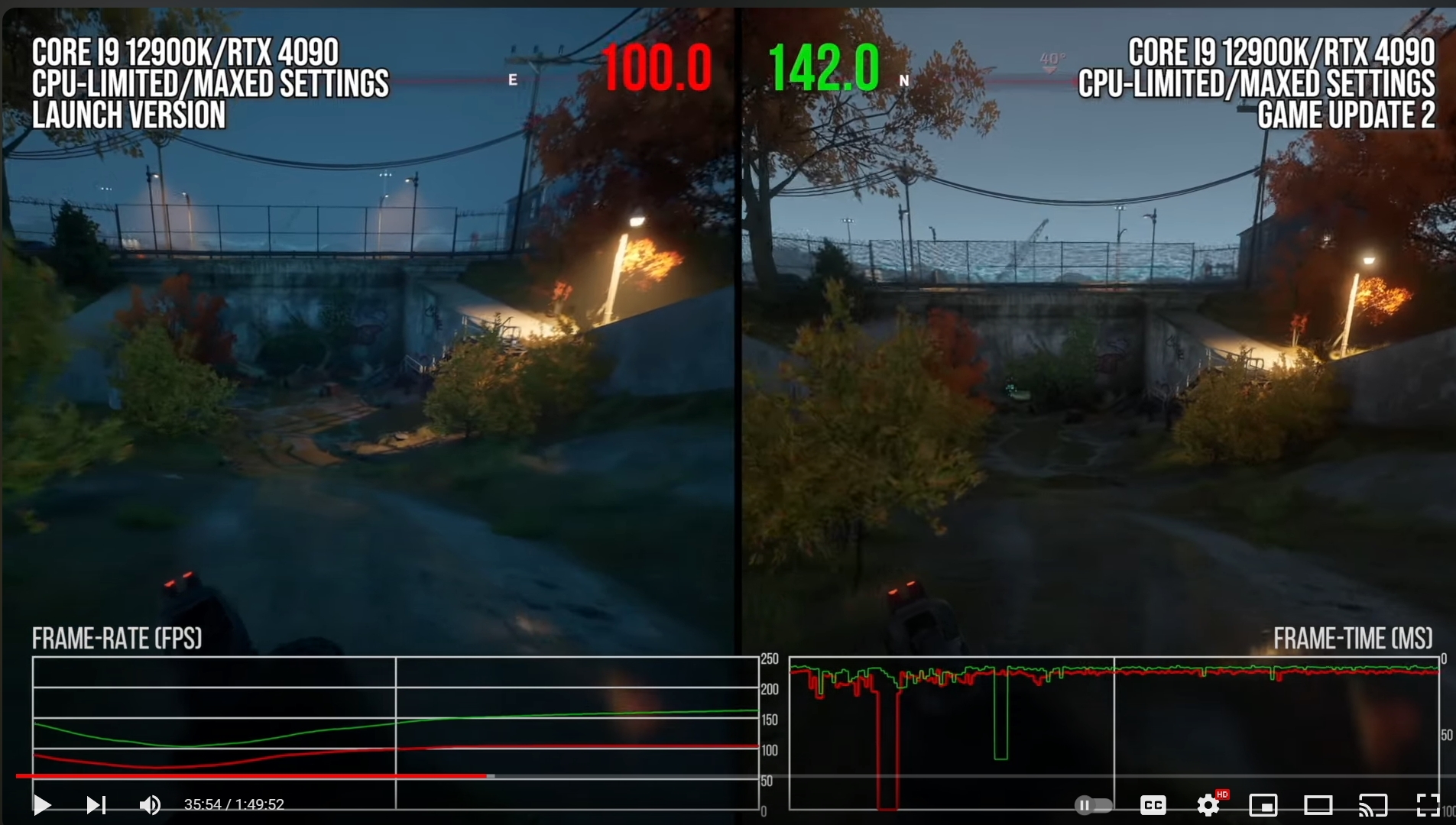
Task: Disable autoplay with the pill switch
Action: point(1093,804)
